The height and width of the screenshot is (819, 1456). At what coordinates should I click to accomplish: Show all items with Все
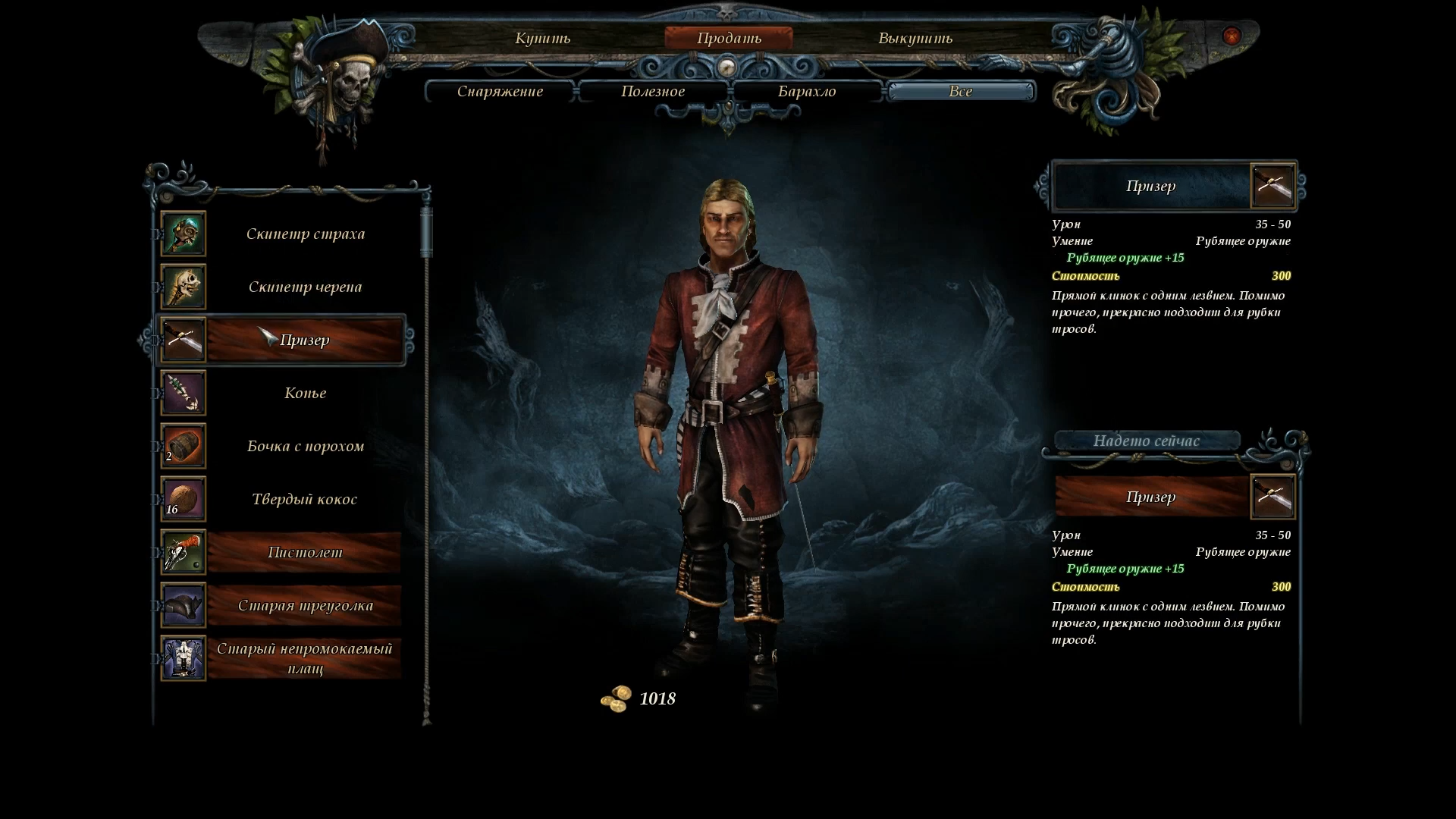(x=960, y=92)
